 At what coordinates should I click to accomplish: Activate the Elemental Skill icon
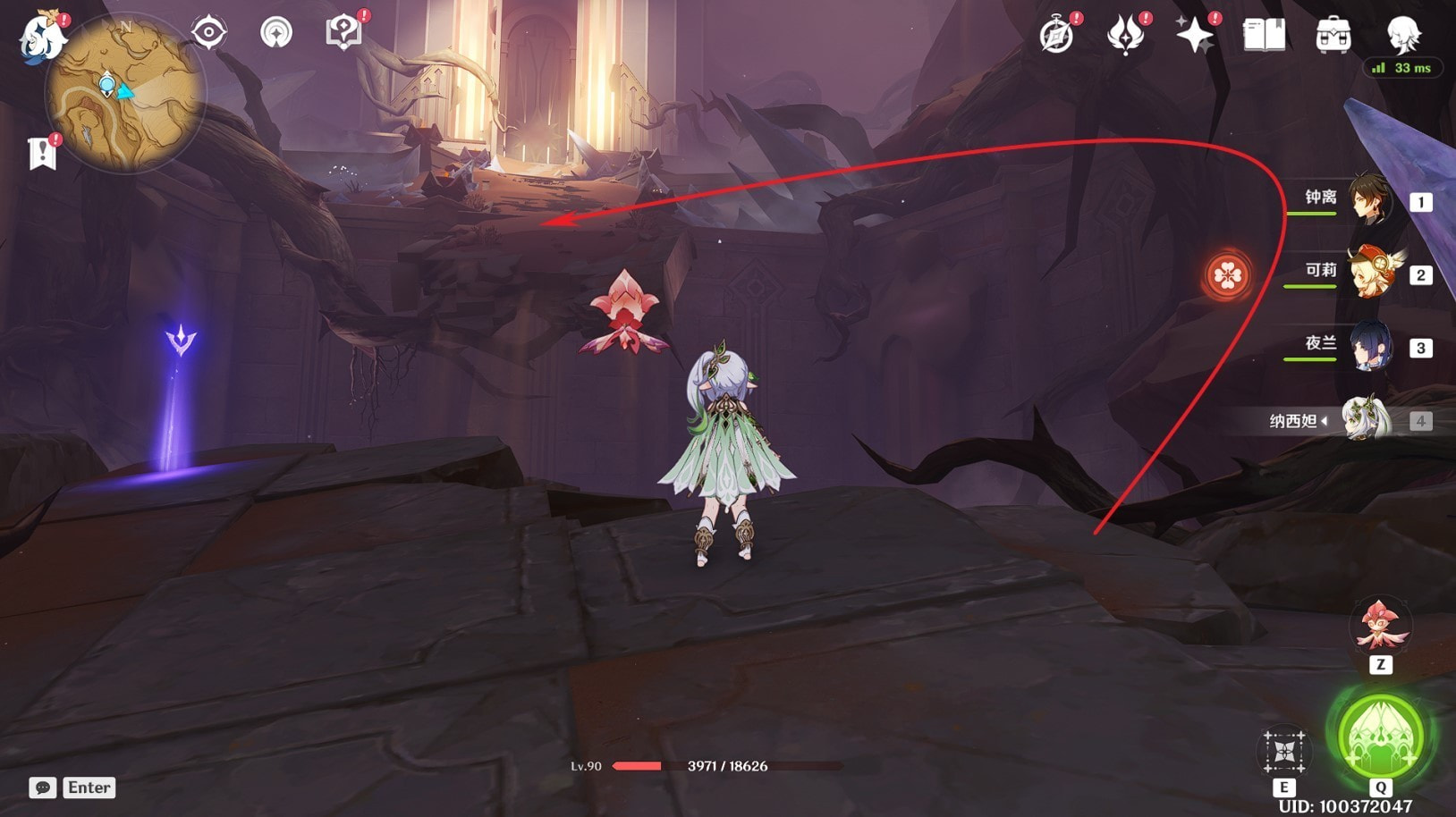pyautogui.click(x=1284, y=752)
